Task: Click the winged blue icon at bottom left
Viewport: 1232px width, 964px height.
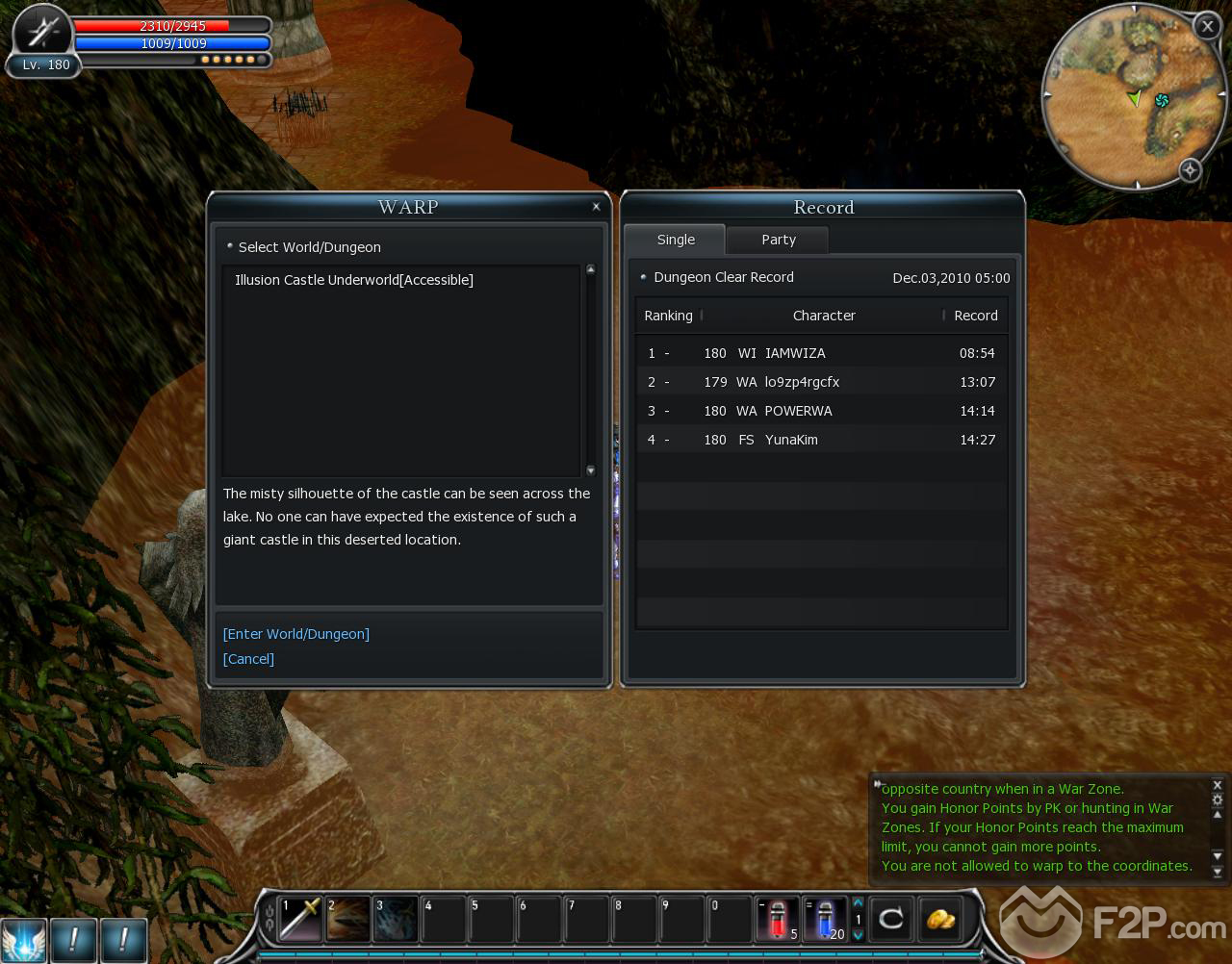Action: [24, 939]
